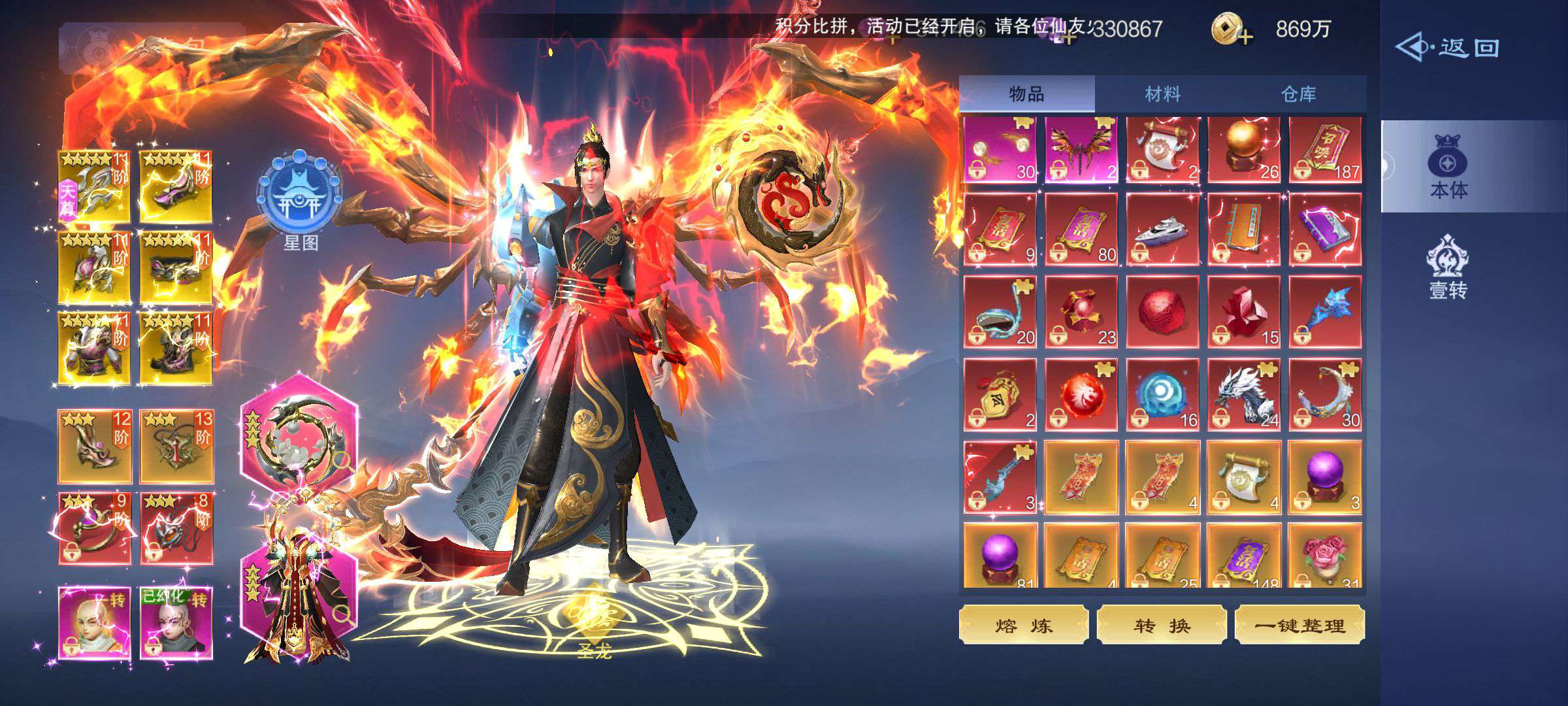The image size is (1568, 706).
Task: Choose the 名牌 item with 187 count
Action: [1325, 150]
